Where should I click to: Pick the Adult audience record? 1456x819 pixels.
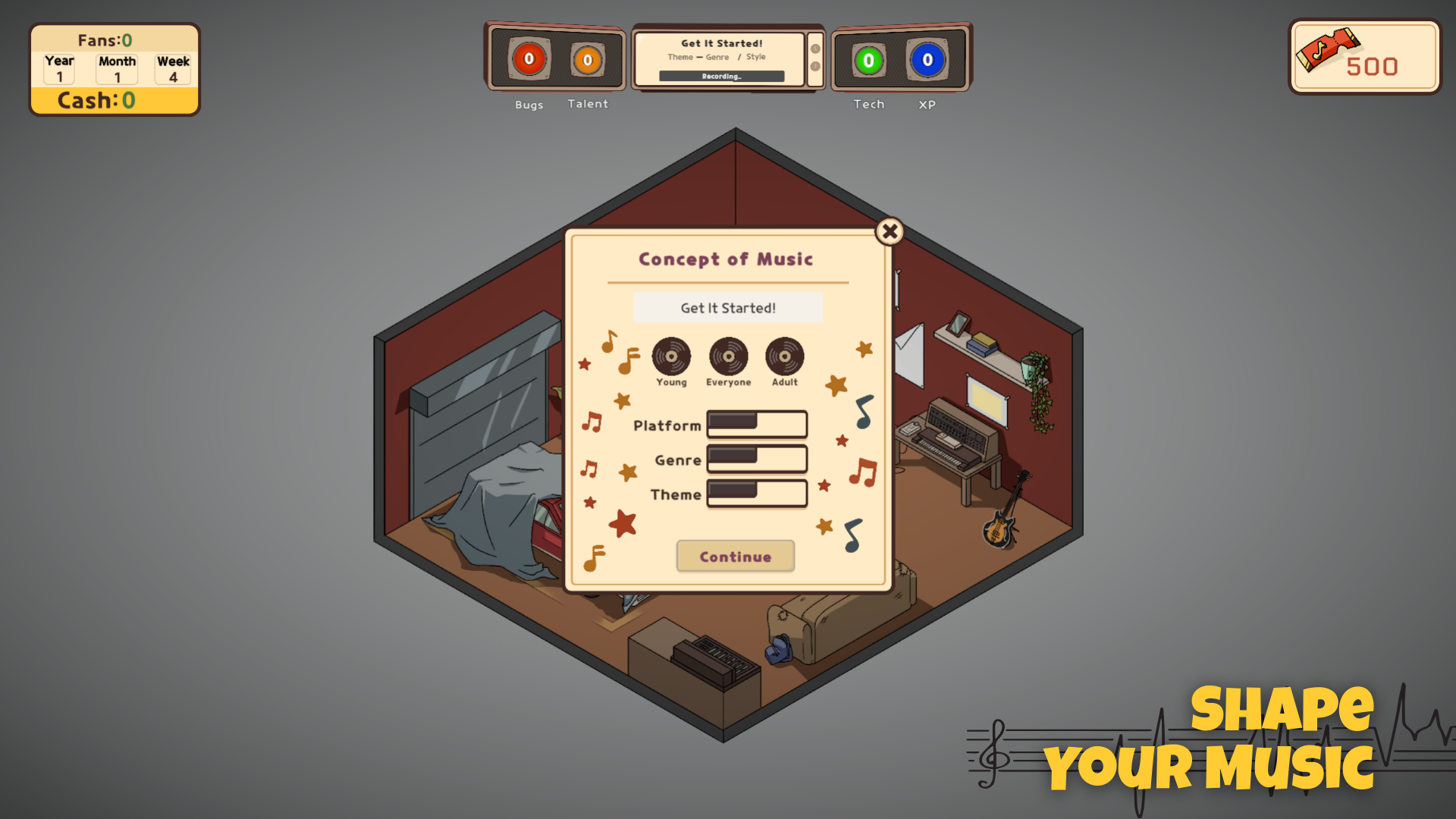click(x=784, y=356)
